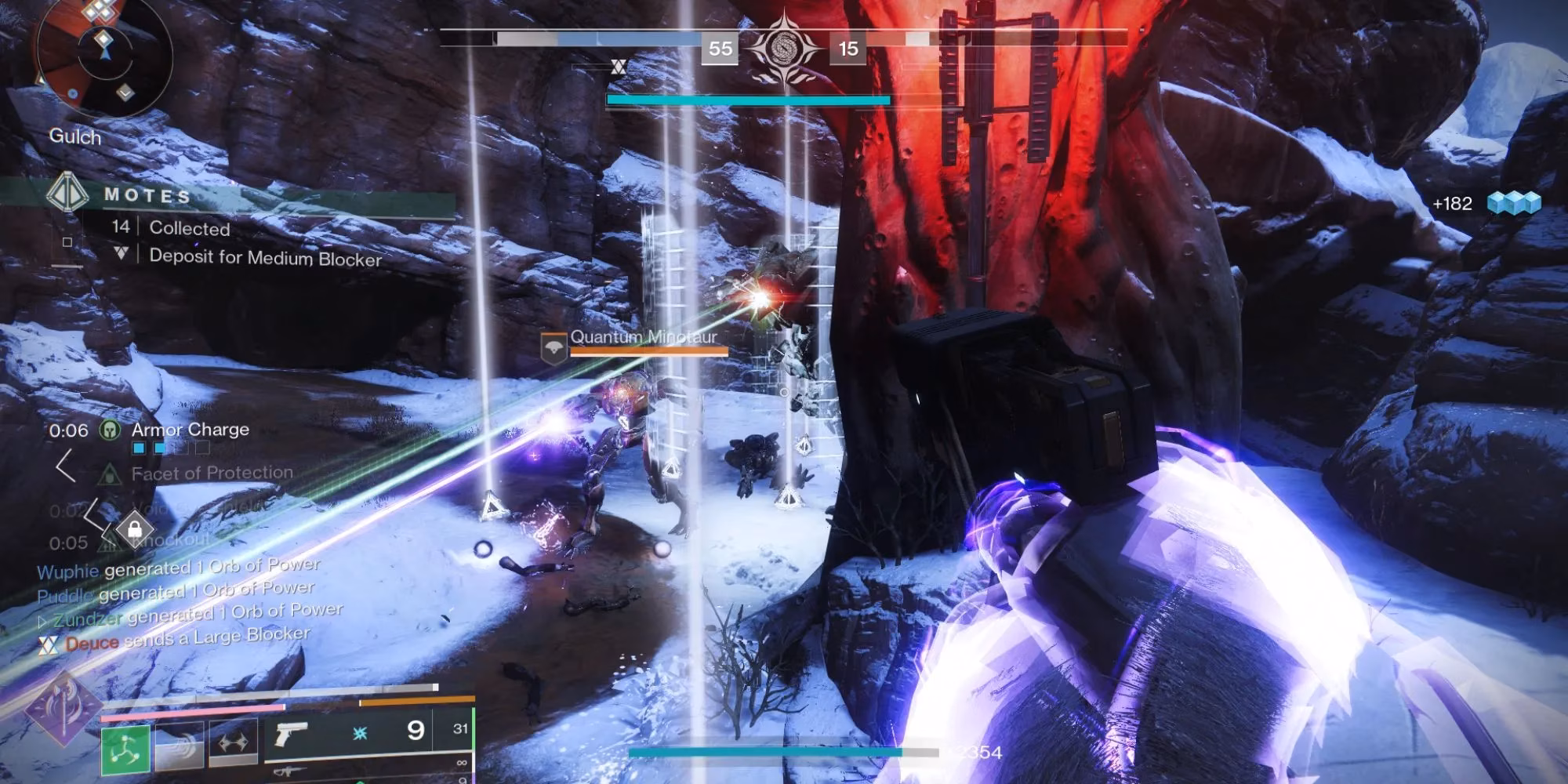Select the Motes tracker diamond icon
The image size is (1568, 784).
[68, 192]
